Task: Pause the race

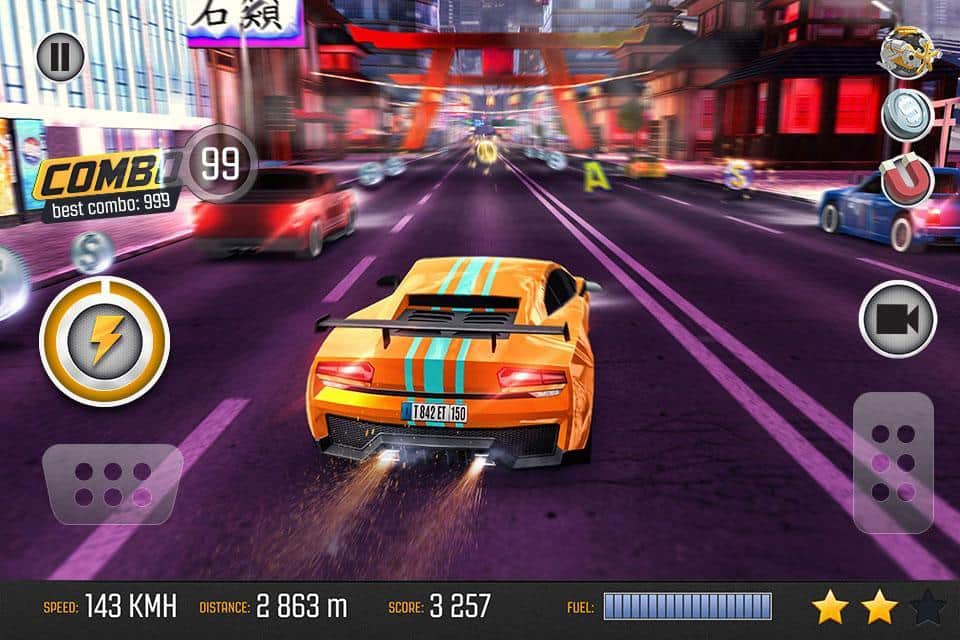Action: click(60, 56)
